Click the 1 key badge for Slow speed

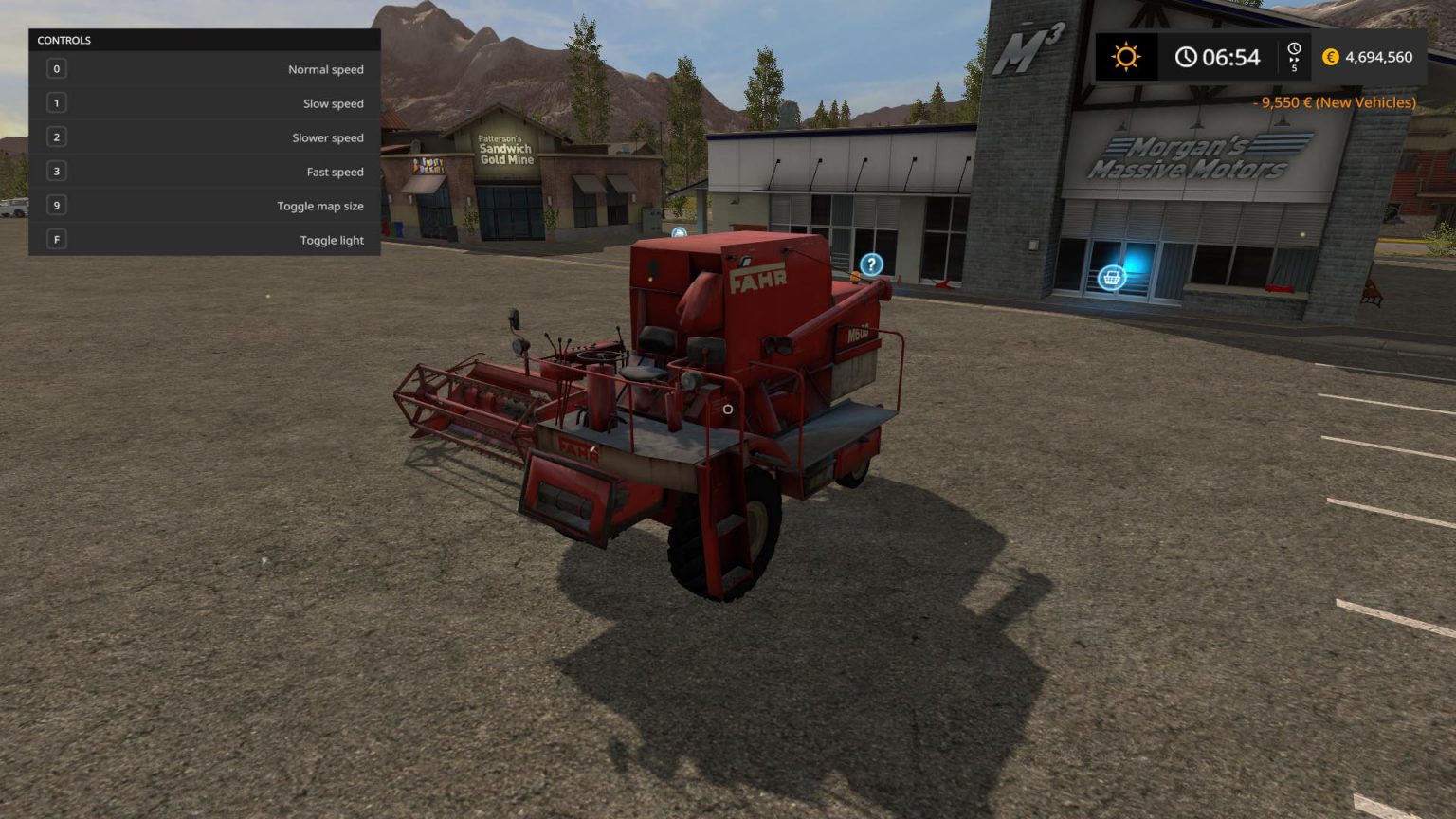[x=56, y=102]
